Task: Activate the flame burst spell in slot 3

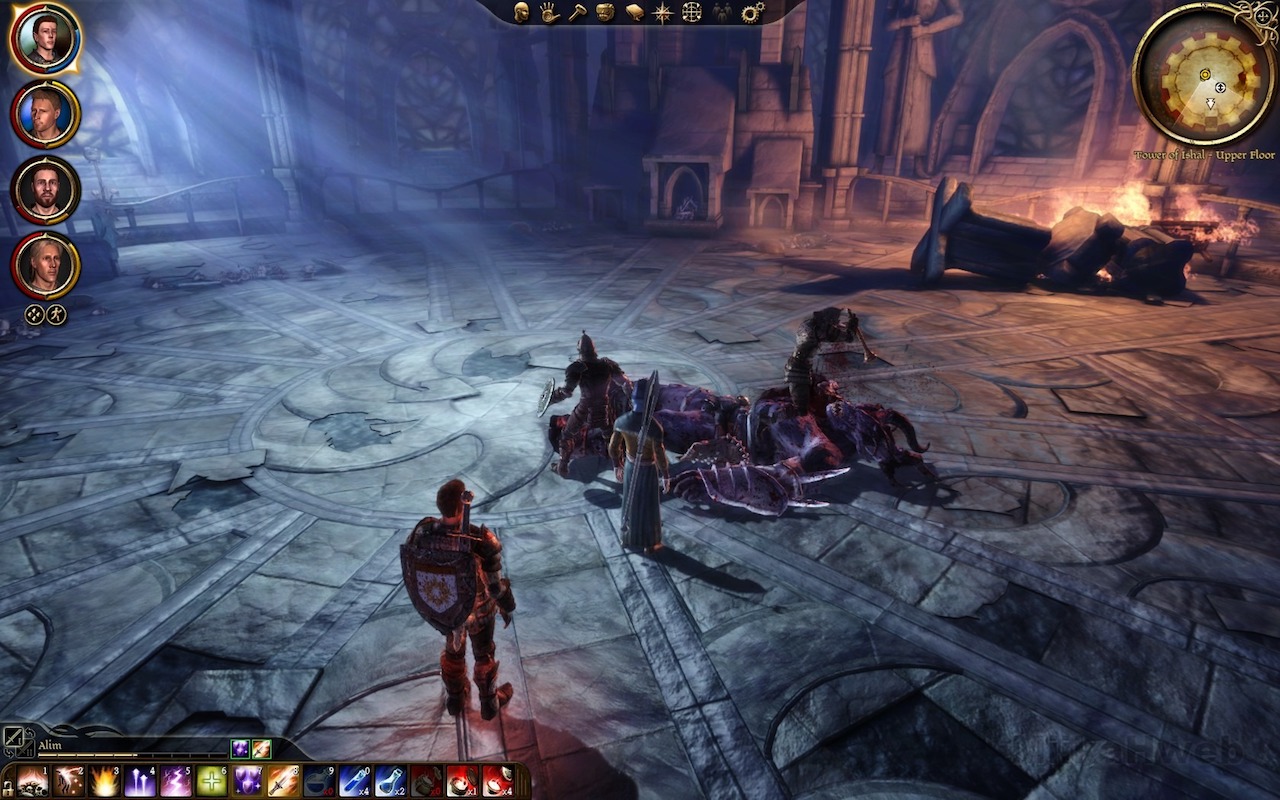Action: [105, 781]
